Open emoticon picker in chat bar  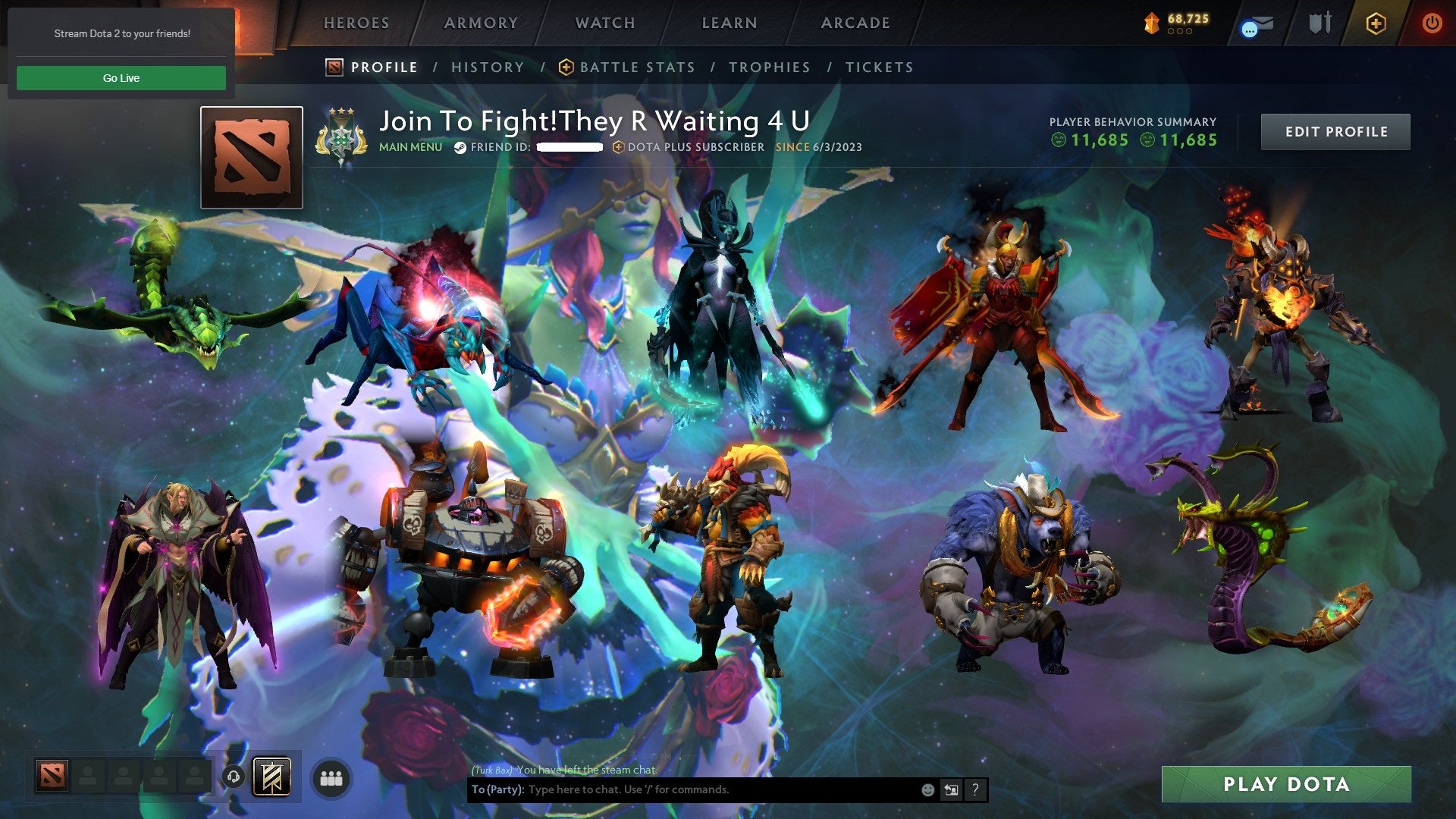click(x=927, y=789)
